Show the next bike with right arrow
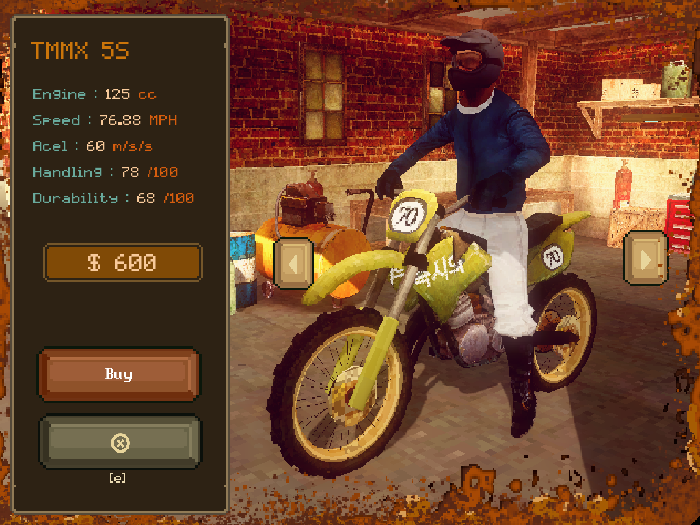Screen dimensions: 700x525 pyautogui.click(x=645, y=260)
